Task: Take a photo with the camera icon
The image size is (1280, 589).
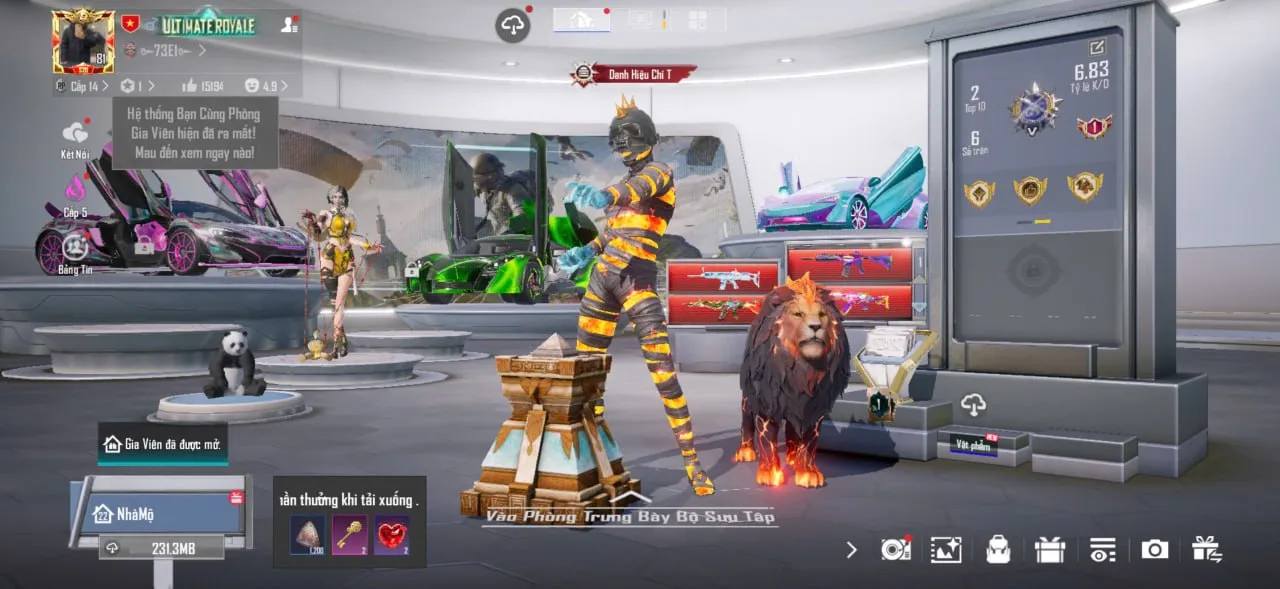Action: coord(1155,549)
